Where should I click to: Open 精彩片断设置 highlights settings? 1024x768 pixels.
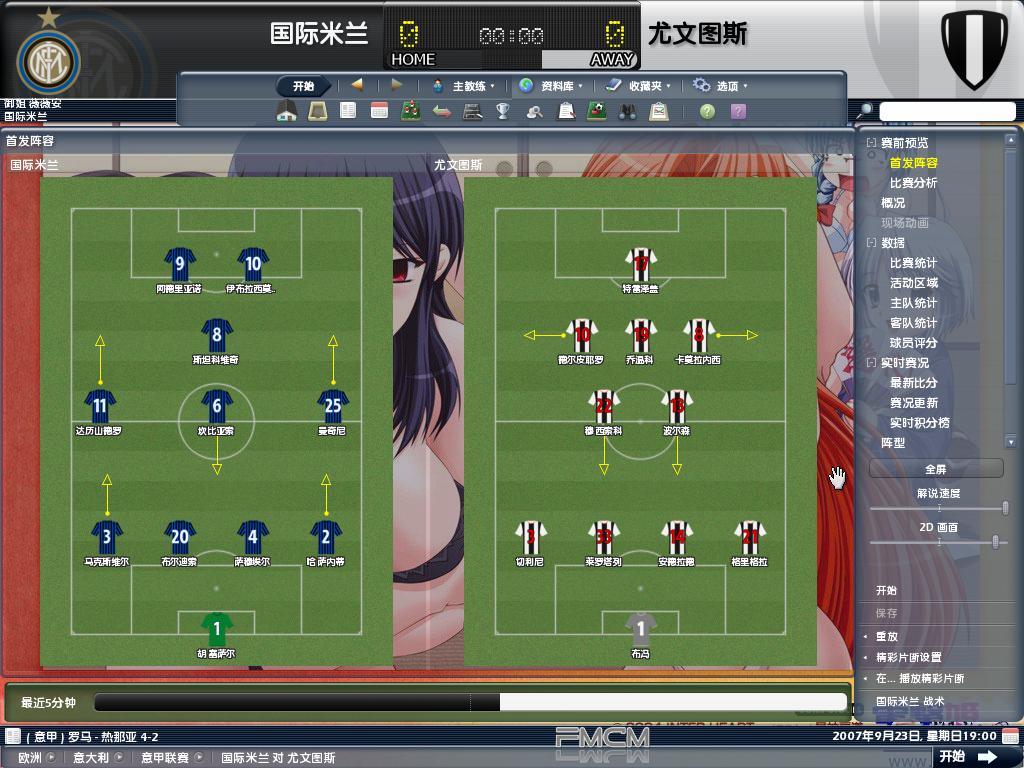909,657
